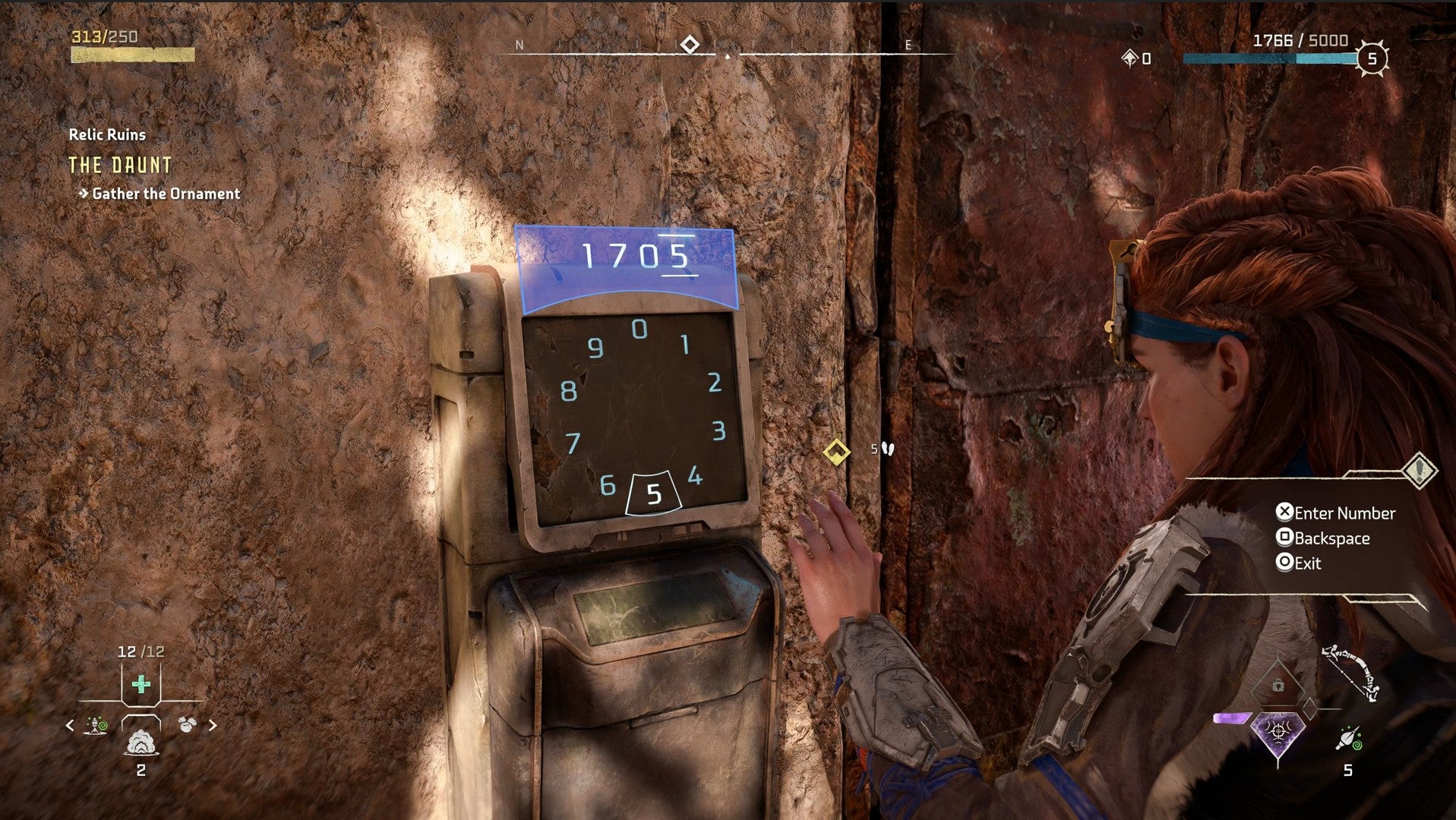Click the right arrow to swap items

tap(213, 725)
